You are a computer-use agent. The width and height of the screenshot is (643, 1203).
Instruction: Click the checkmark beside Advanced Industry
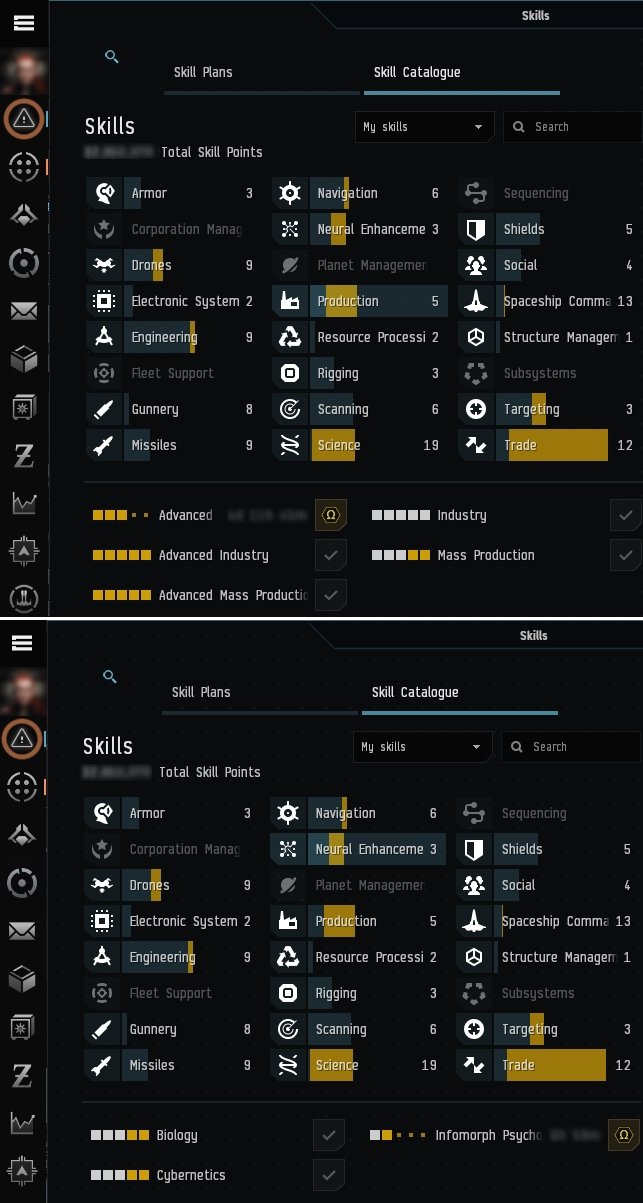coord(331,555)
